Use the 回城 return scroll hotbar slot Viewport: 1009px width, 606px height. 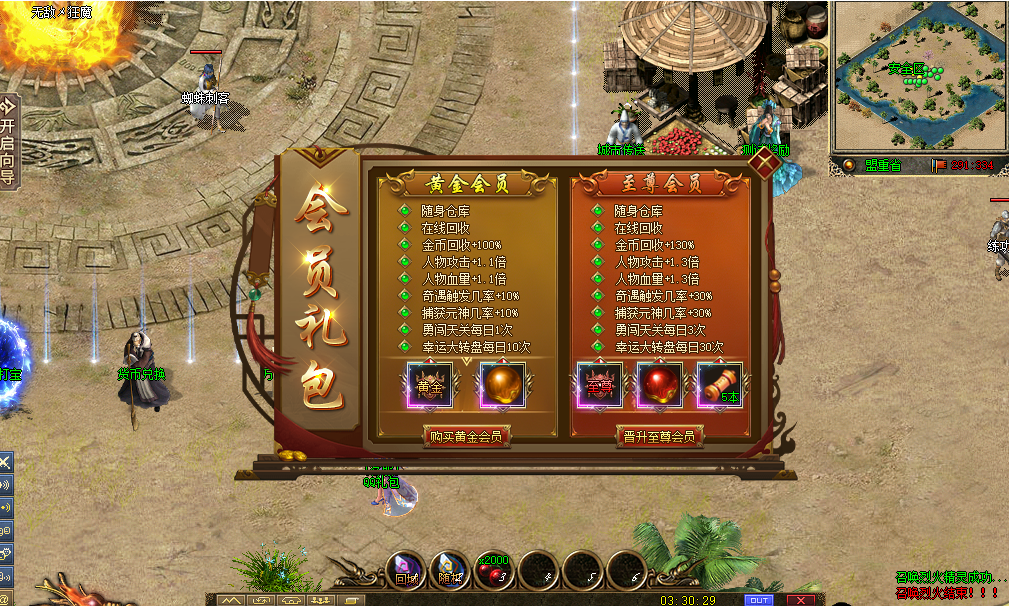coord(407,571)
